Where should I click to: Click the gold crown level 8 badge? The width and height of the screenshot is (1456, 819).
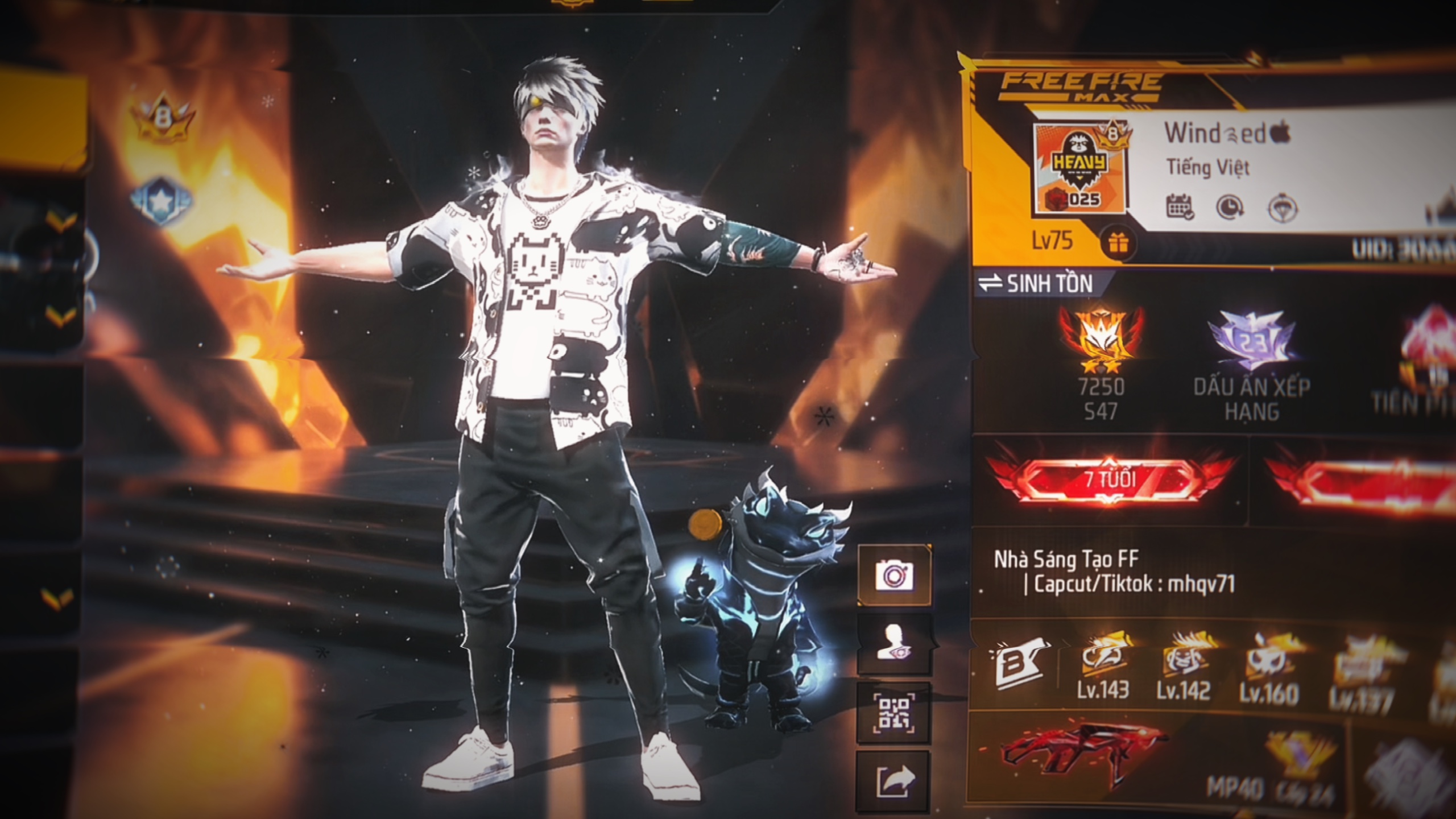tap(163, 121)
